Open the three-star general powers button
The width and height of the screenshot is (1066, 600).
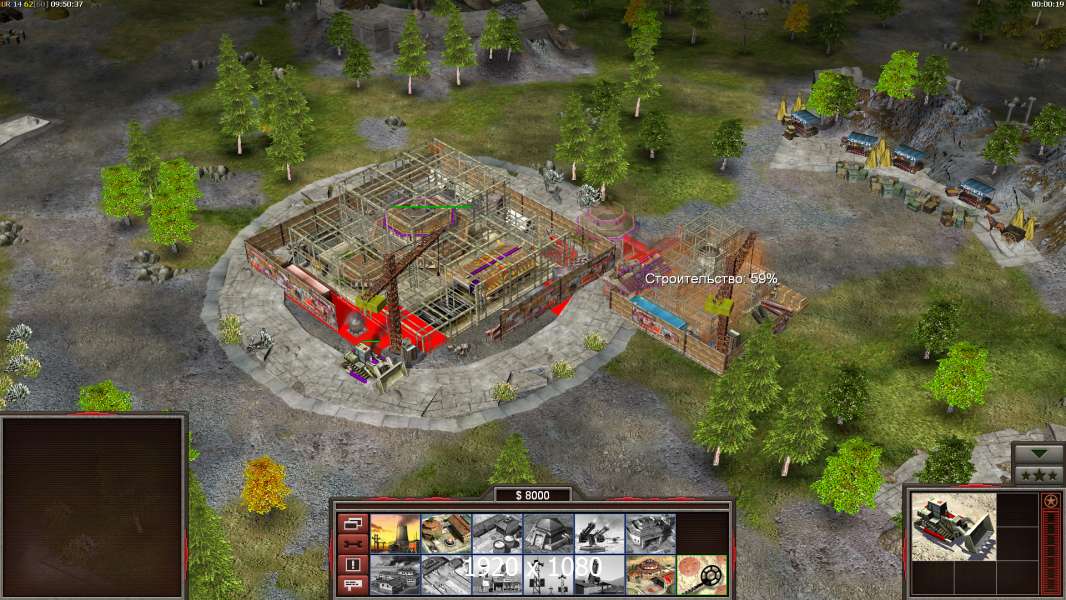point(1037,474)
